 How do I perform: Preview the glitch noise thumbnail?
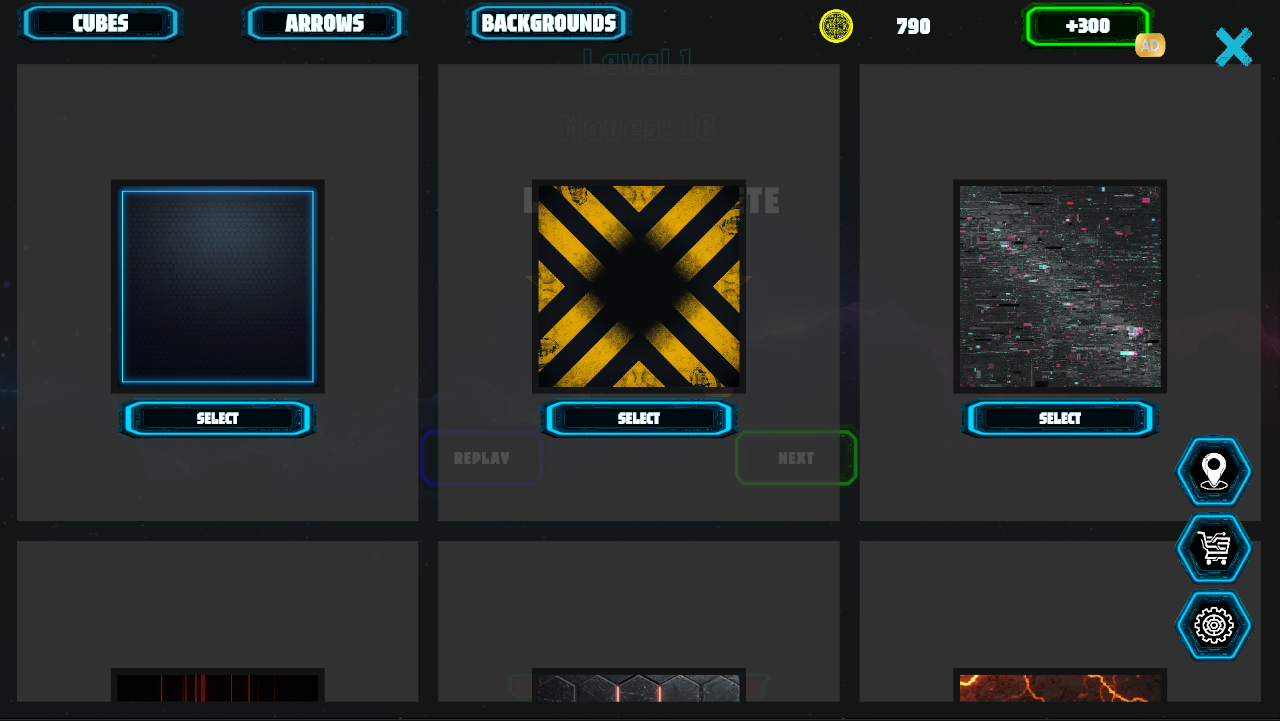click(1060, 286)
